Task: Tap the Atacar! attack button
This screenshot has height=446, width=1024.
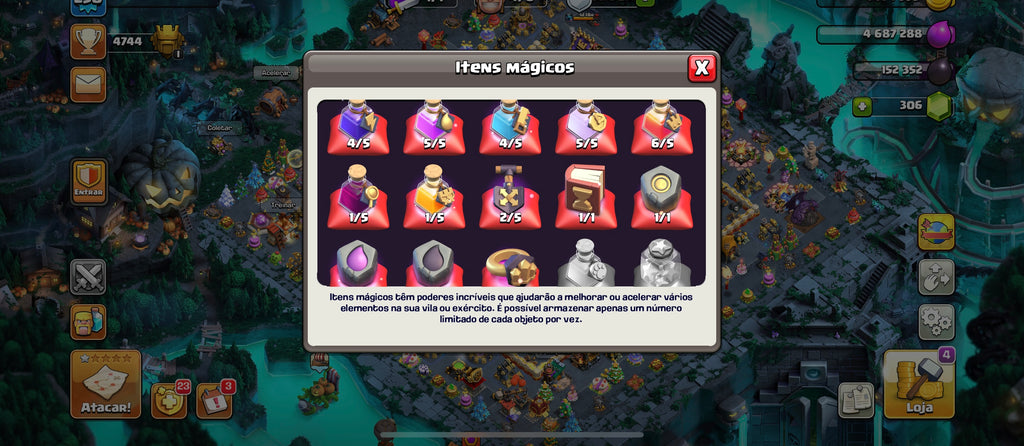Action: [104, 385]
